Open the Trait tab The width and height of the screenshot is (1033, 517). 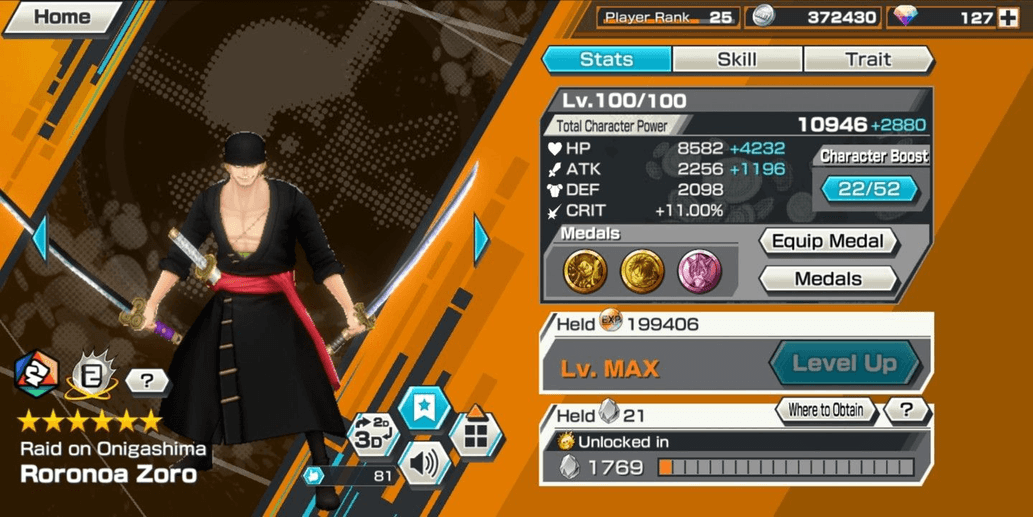pyautogui.click(x=867, y=59)
